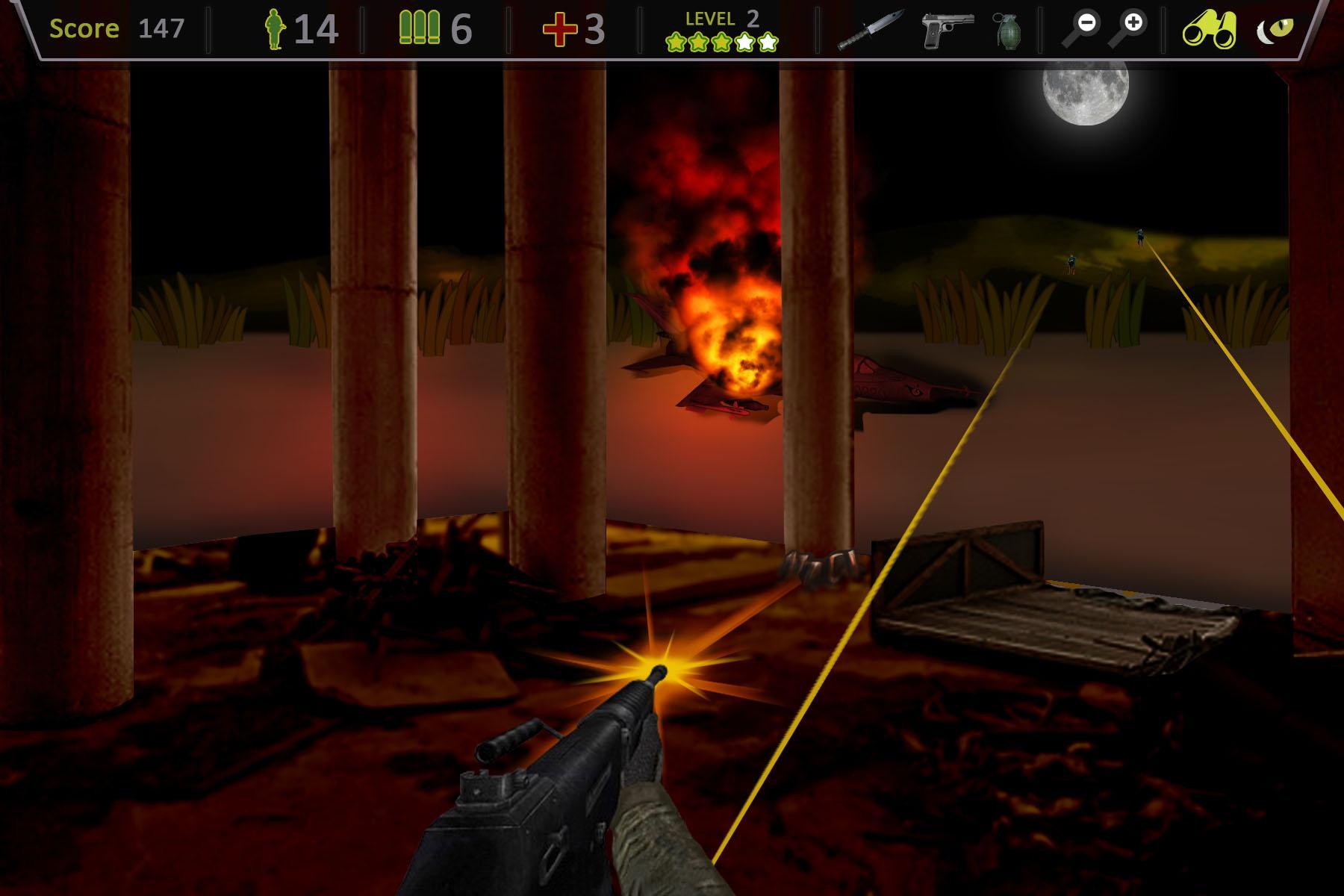
Task: Switch to the pistol weapon
Action: 946,30
